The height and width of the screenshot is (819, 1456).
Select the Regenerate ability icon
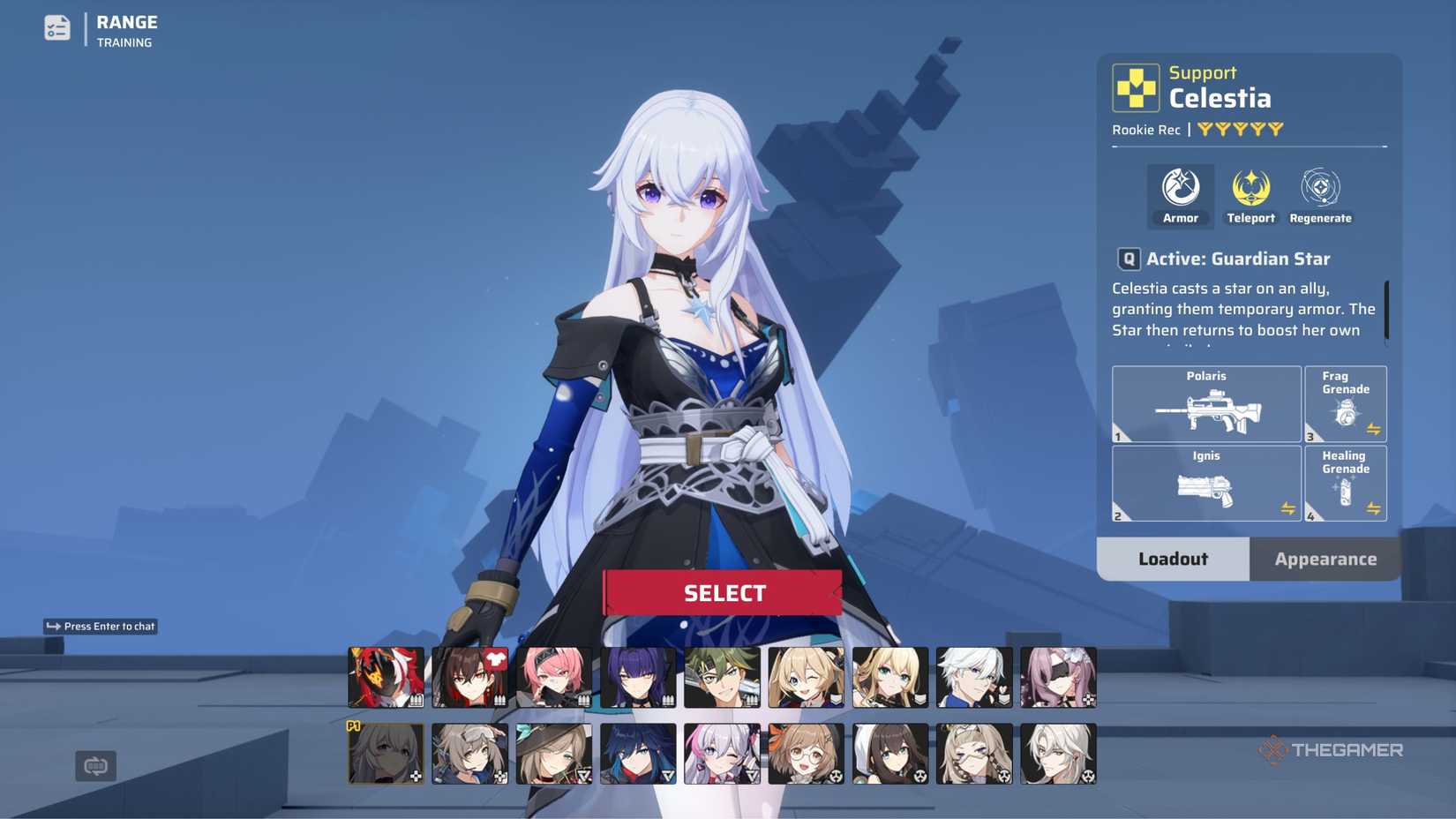[1319, 188]
